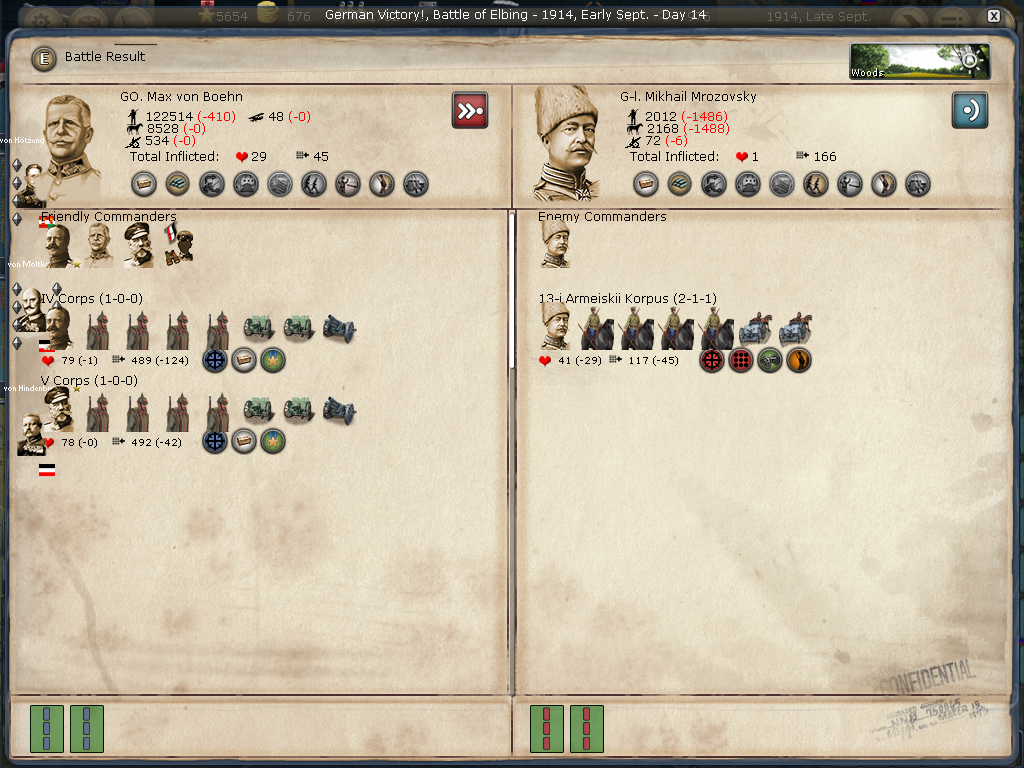Select the enemy commander portrait under Enemy Commanders
The width and height of the screenshot is (1024, 768).
pos(555,245)
